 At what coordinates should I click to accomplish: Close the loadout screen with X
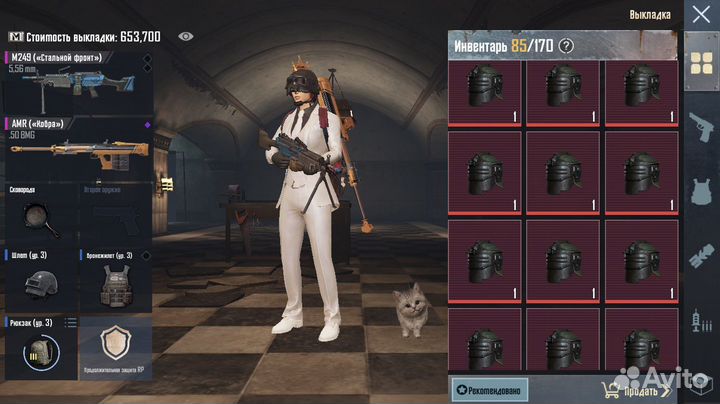click(698, 15)
